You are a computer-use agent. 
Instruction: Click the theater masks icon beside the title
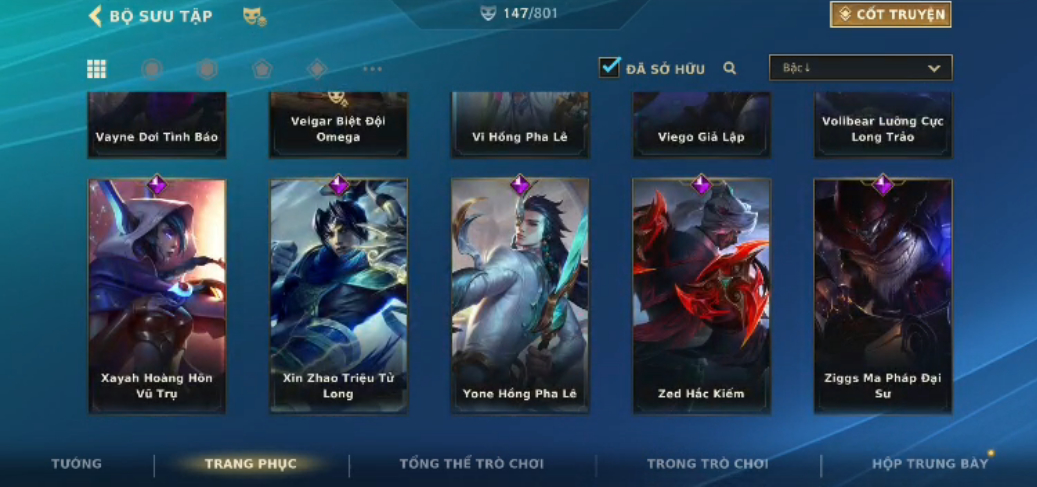(x=254, y=16)
